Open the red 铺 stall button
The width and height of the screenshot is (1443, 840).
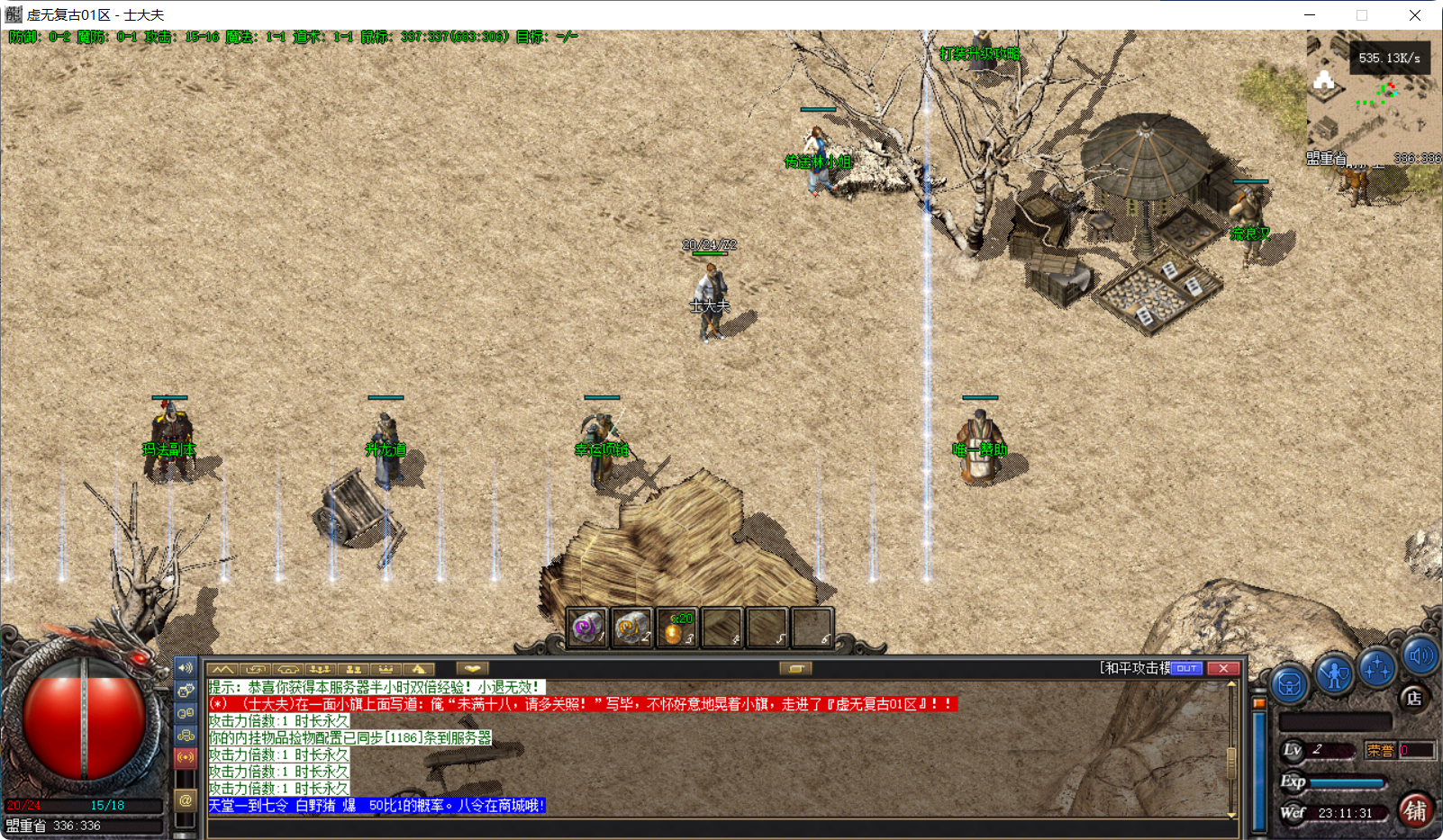tap(1415, 810)
